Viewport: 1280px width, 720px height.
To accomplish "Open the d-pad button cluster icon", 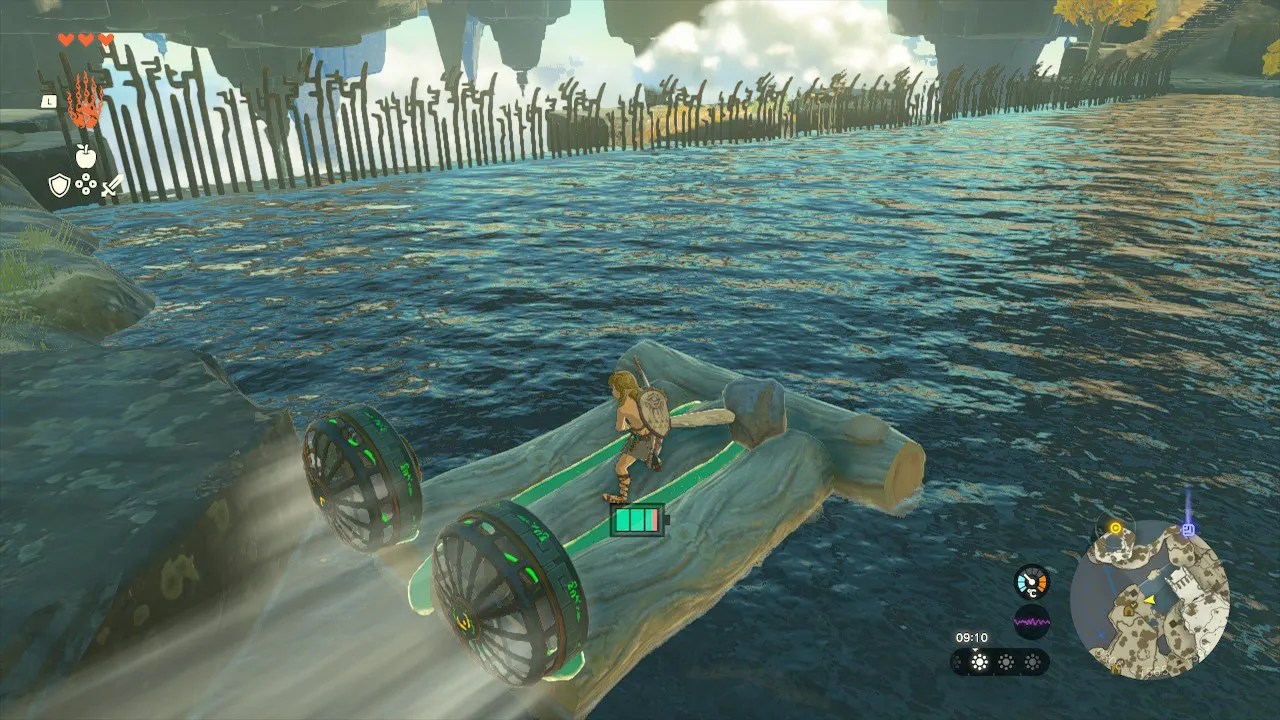I will tap(87, 185).
